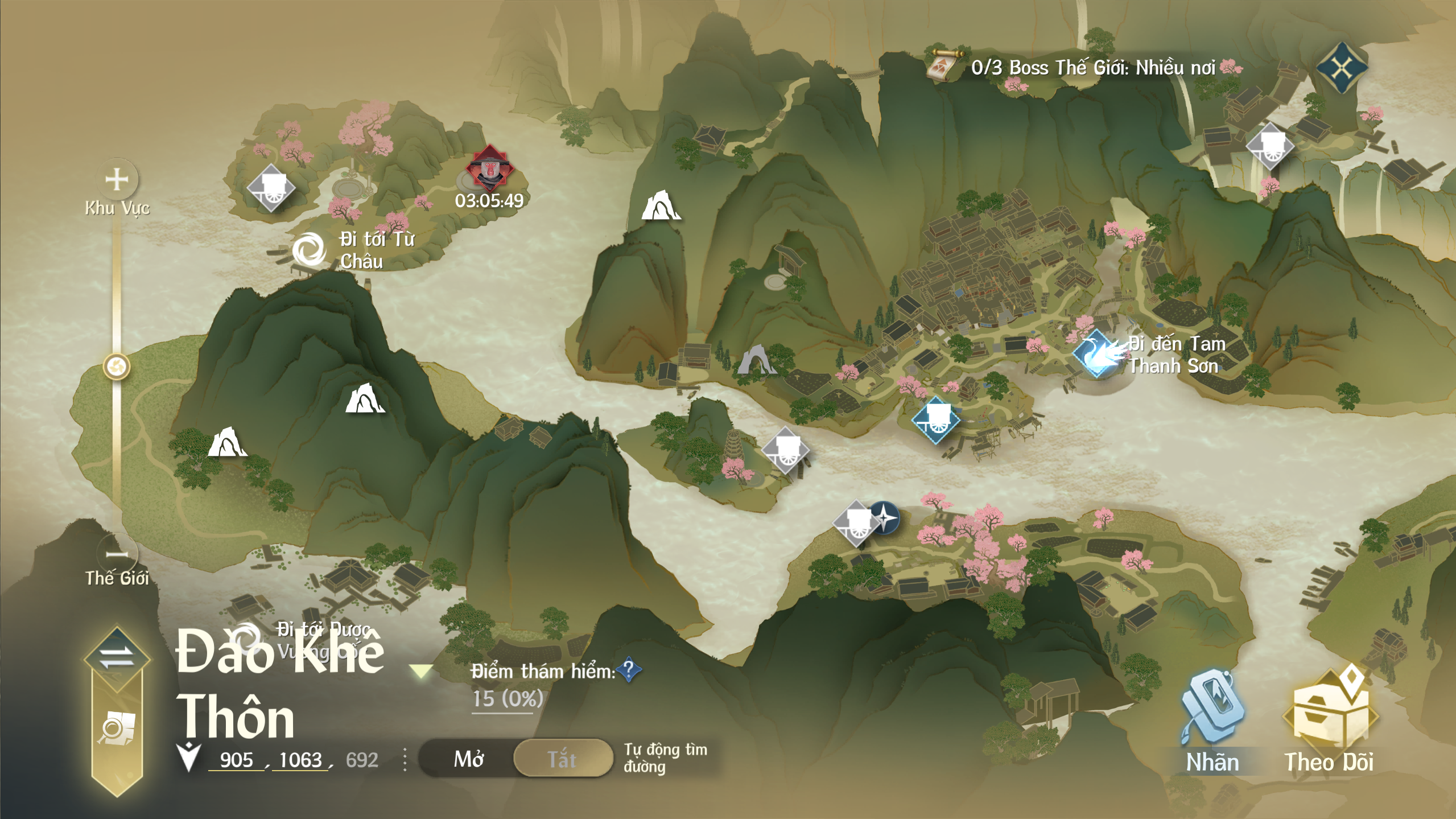The width and height of the screenshot is (1456, 819).
Task: Click the swap-arrows map switch button
Action: (x=117, y=657)
